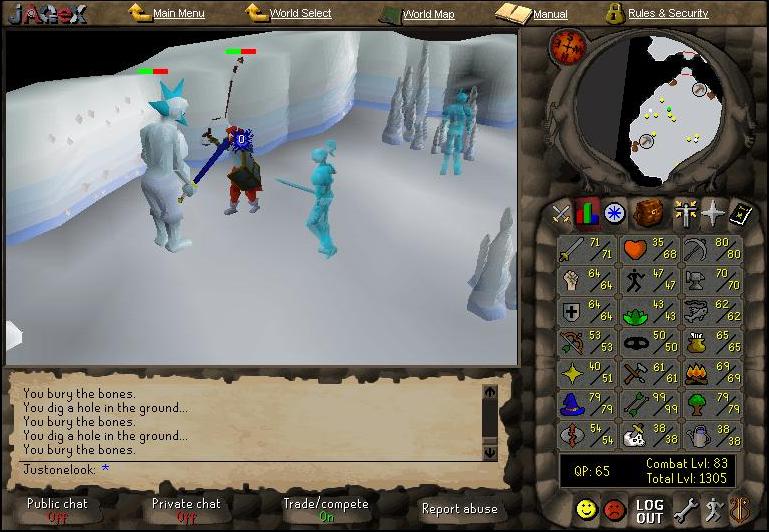
Task: Open the wrench options tab
Action: (685, 510)
